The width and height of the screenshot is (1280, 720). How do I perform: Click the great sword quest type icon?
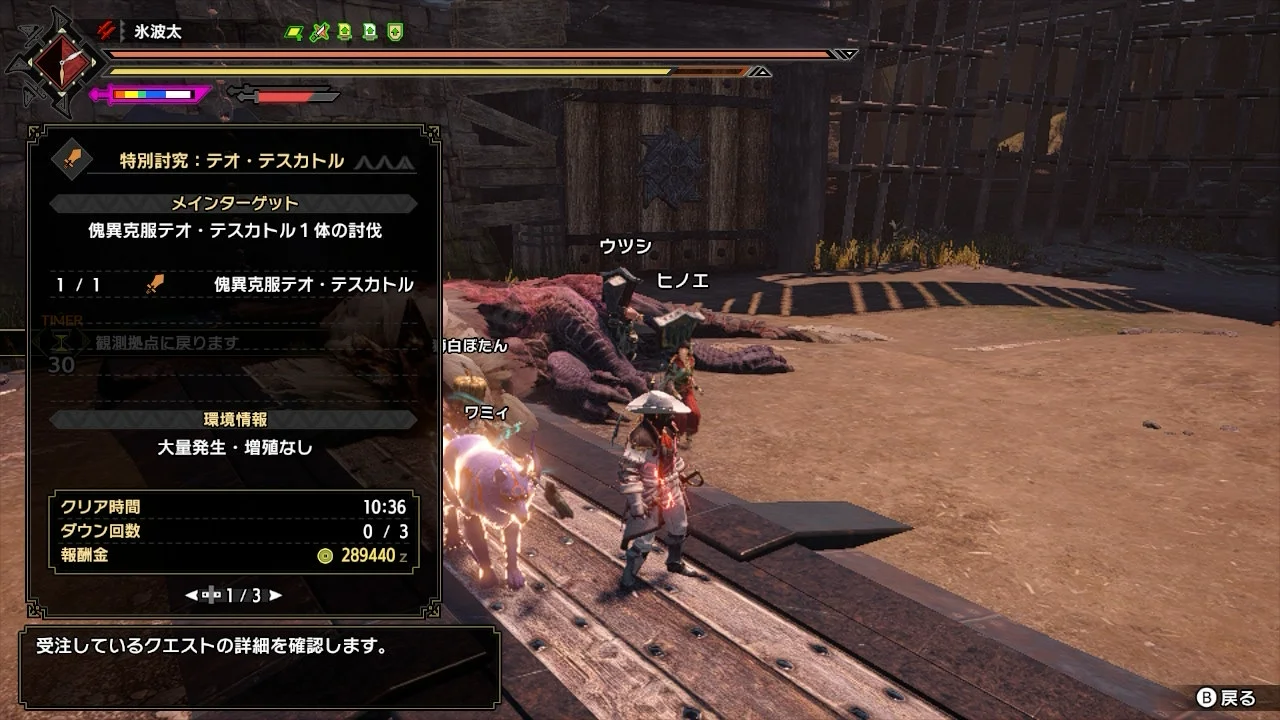(72, 161)
